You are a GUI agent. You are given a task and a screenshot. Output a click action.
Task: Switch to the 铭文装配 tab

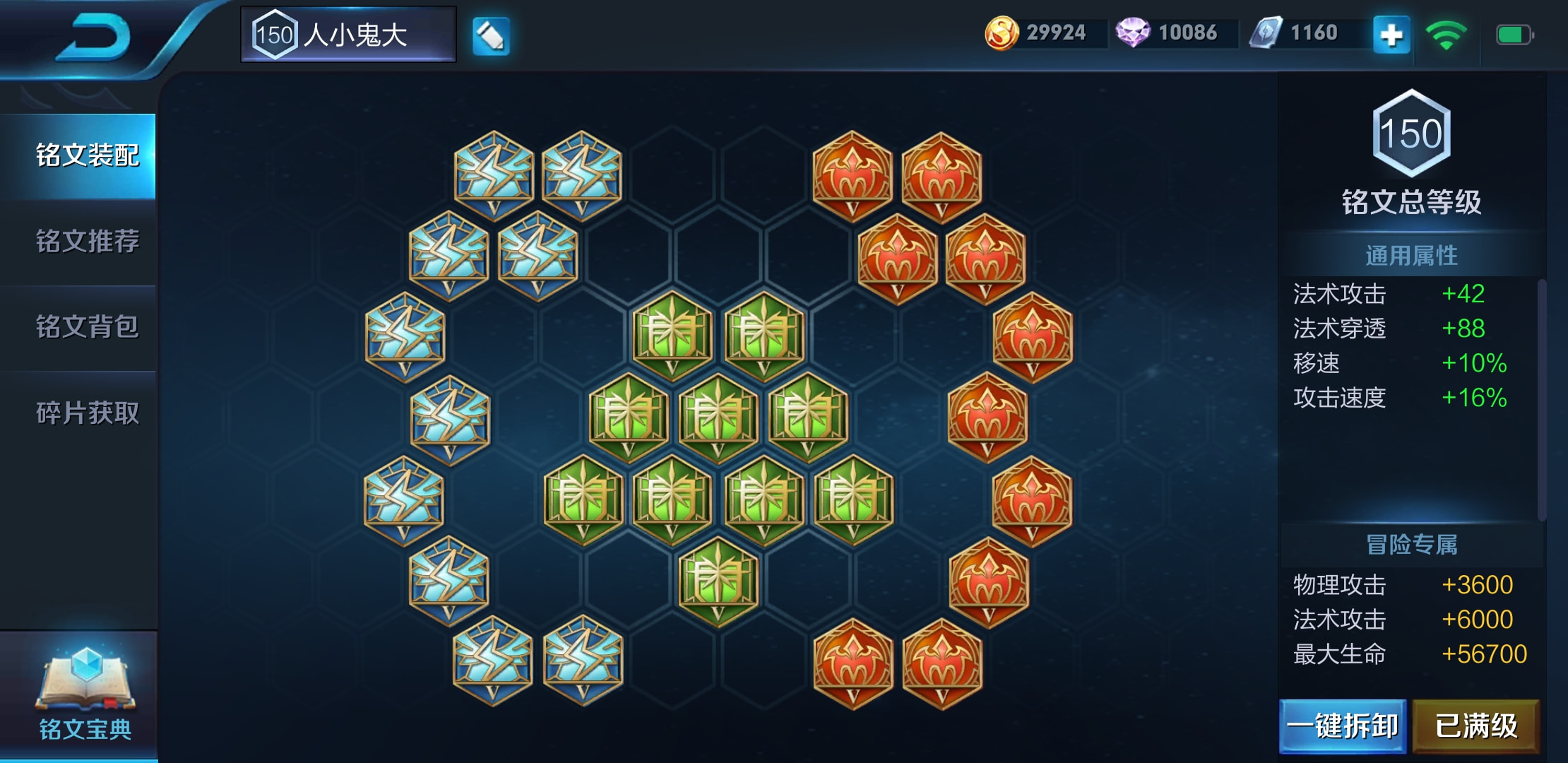point(86,155)
